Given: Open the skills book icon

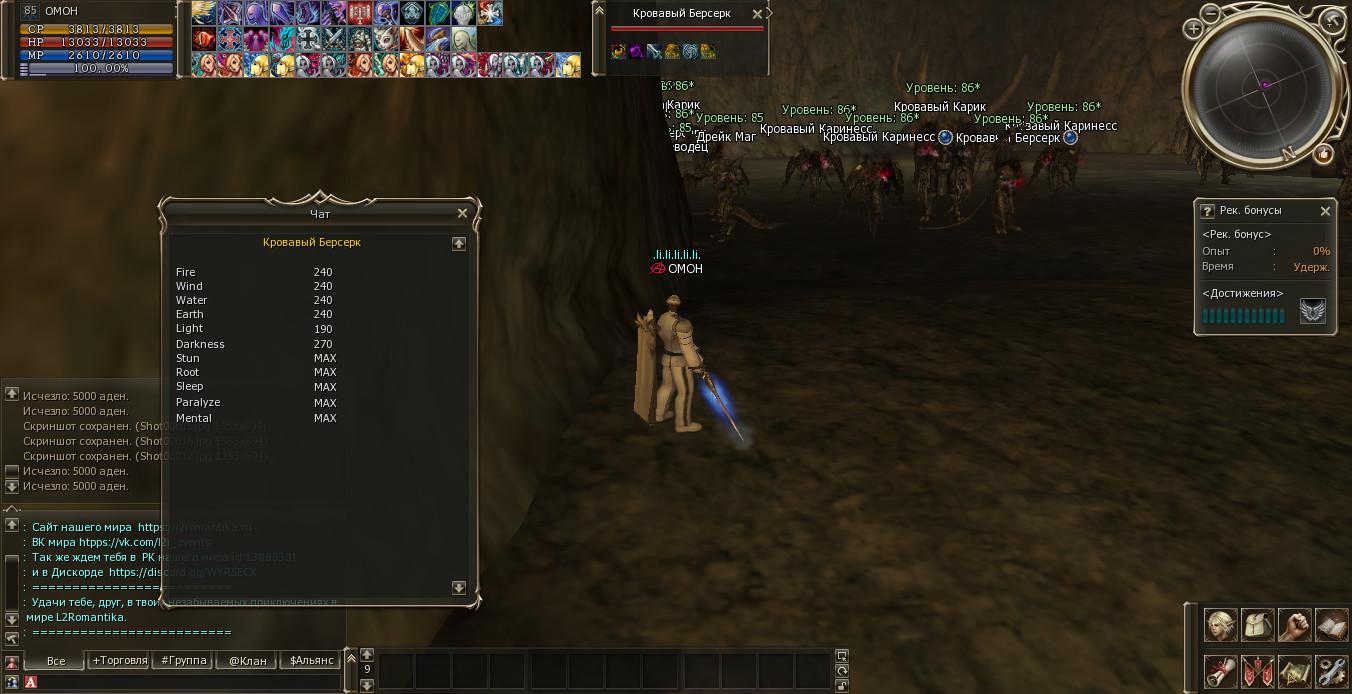Looking at the screenshot, I should click(1331, 625).
